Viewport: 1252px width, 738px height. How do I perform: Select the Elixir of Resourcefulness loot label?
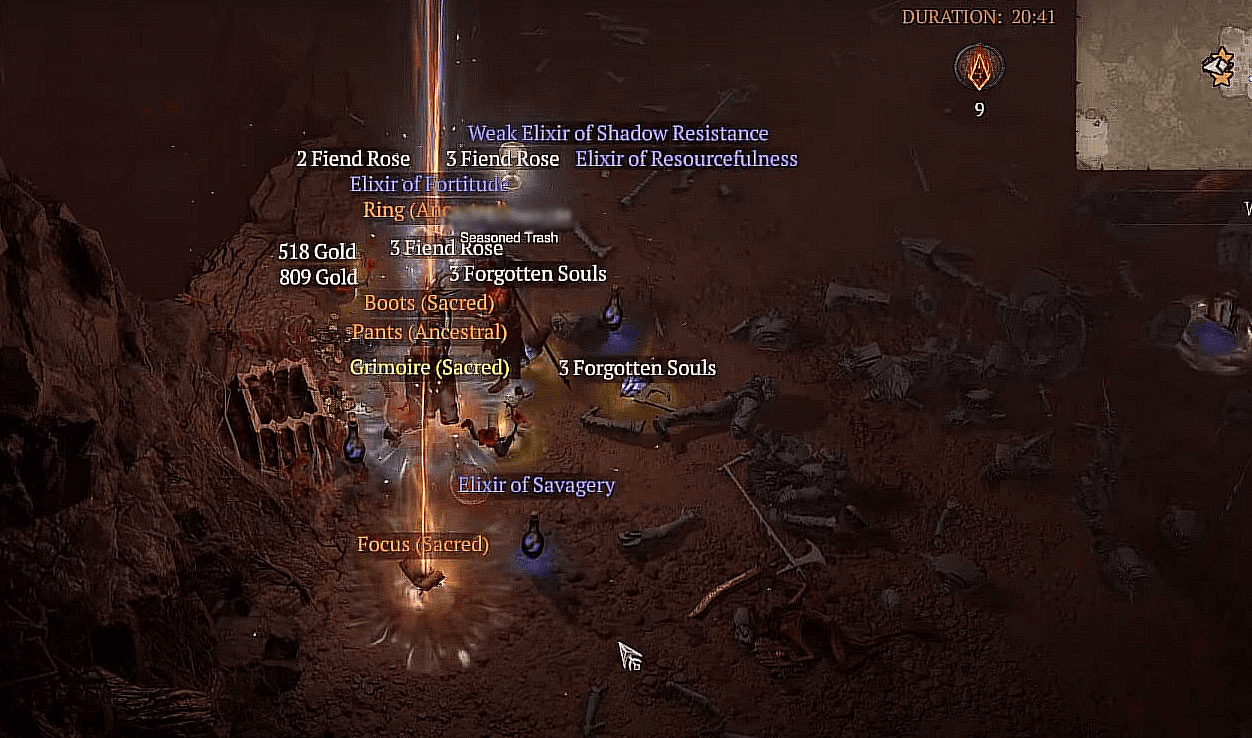[x=686, y=159]
